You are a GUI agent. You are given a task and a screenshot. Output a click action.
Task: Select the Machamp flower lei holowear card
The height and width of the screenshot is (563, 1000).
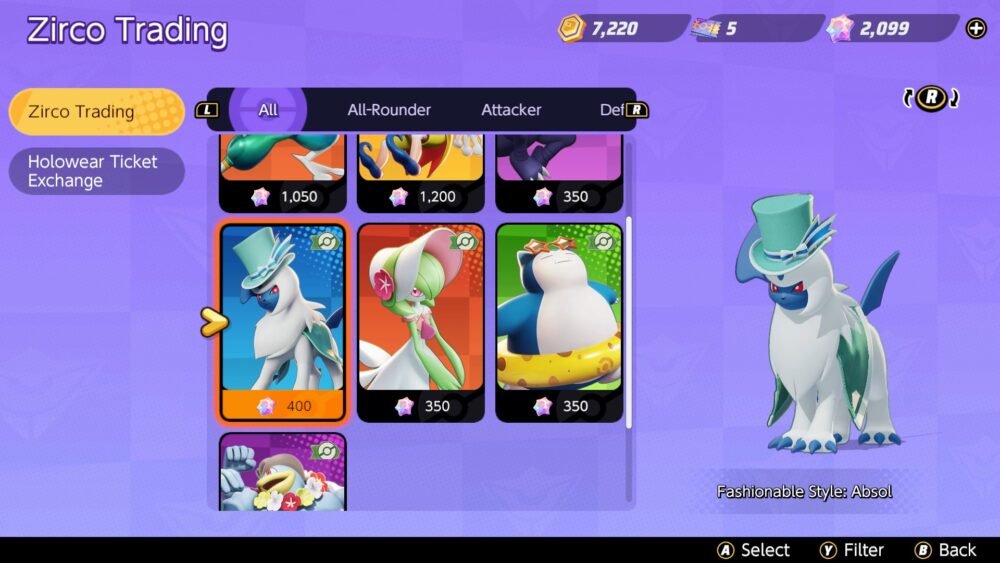click(x=283, y=470)
